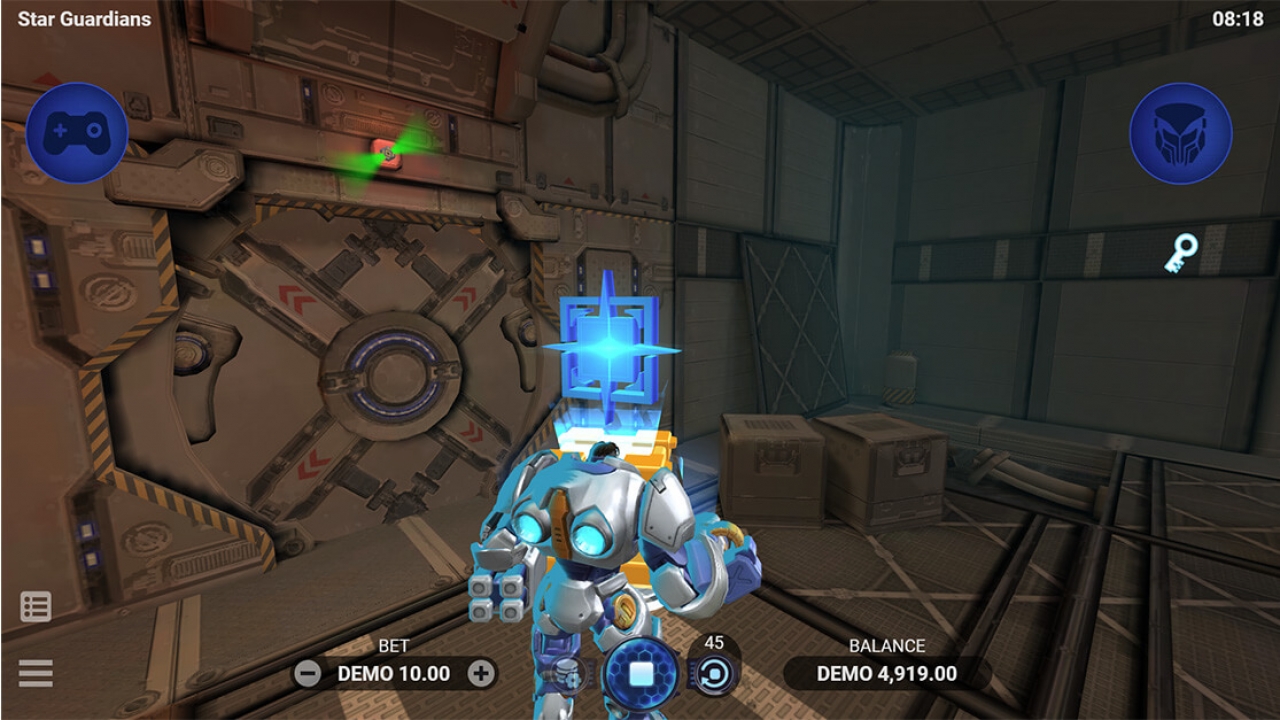Screen dimensions: 1280x720
Task: Open the coin stack bet options
Action: tap(569, 674)
